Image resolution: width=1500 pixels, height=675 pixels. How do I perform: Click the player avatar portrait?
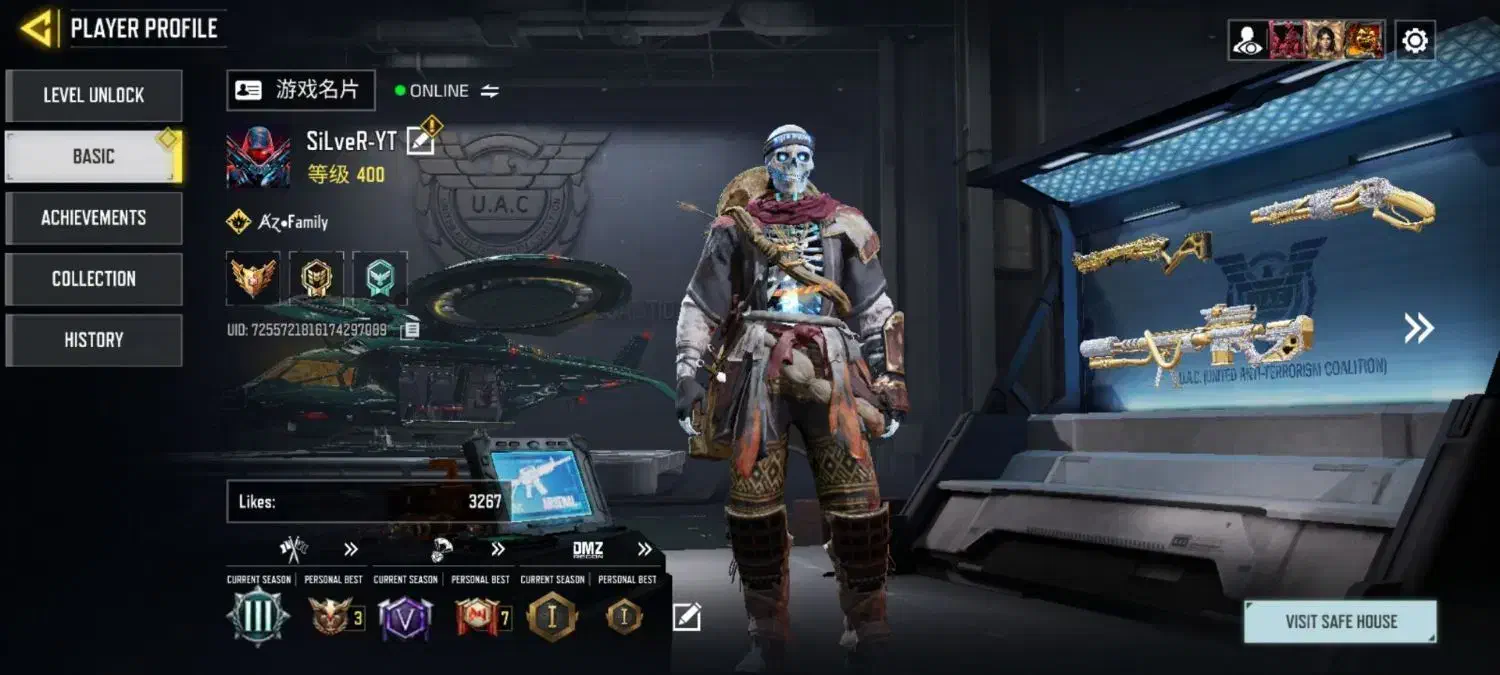pos(258,158)
